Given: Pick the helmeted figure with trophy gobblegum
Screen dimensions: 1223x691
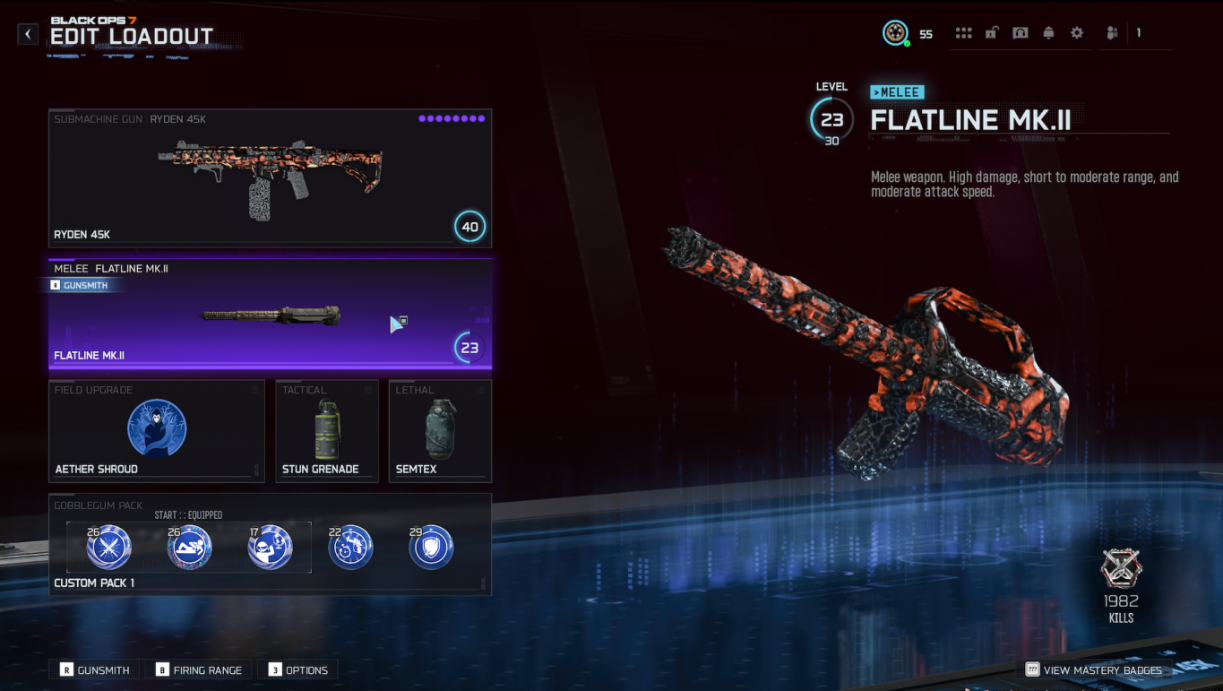Looking at the screenshot, I should (x=270, y=548).
